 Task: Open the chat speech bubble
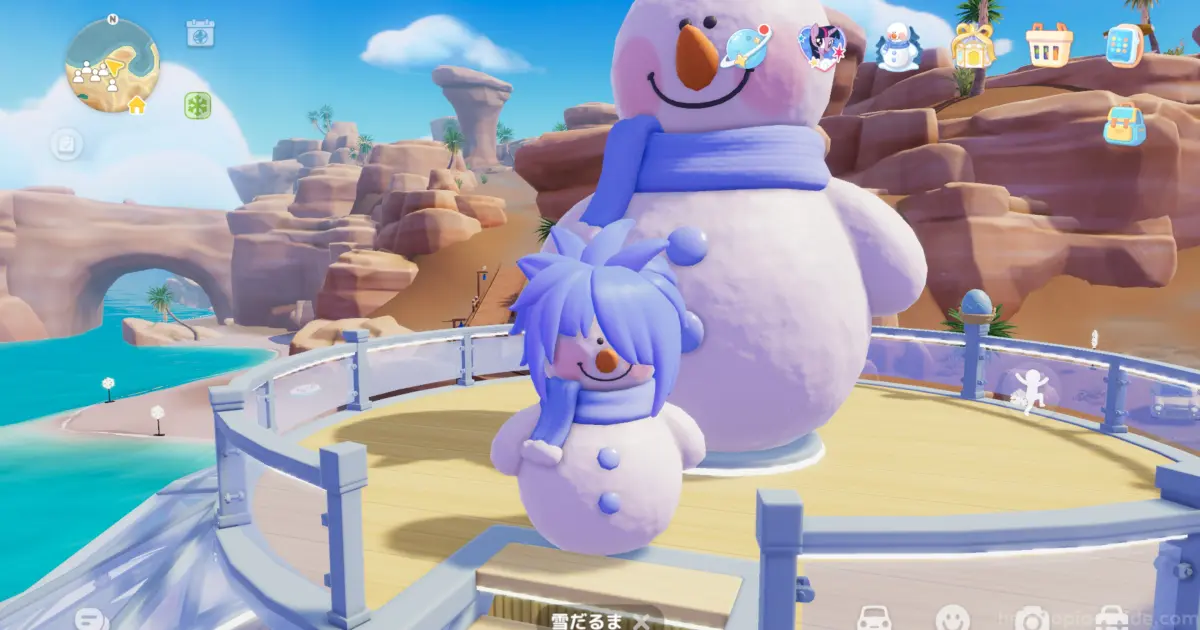pos(90,619)
